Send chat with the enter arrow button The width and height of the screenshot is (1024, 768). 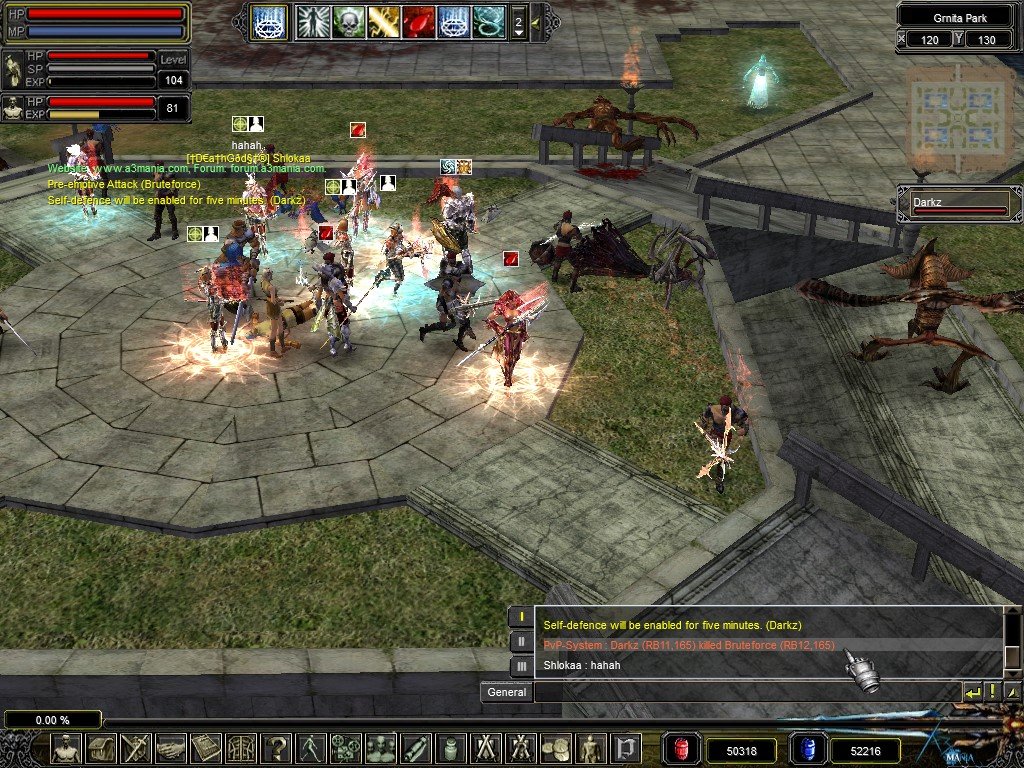pyautogui.click(x=972, y=692)
